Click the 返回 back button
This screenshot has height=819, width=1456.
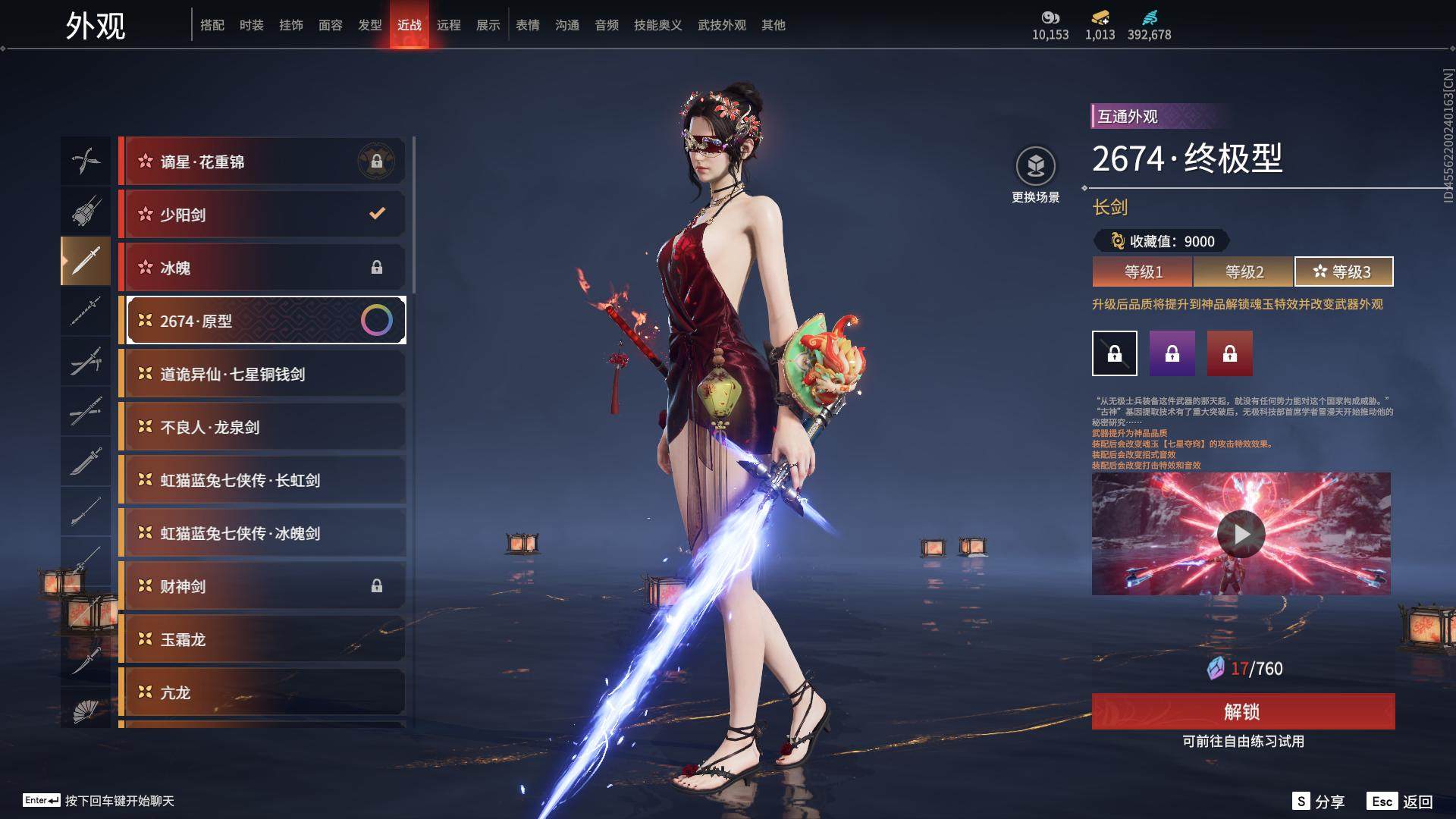coord(1401,802)
